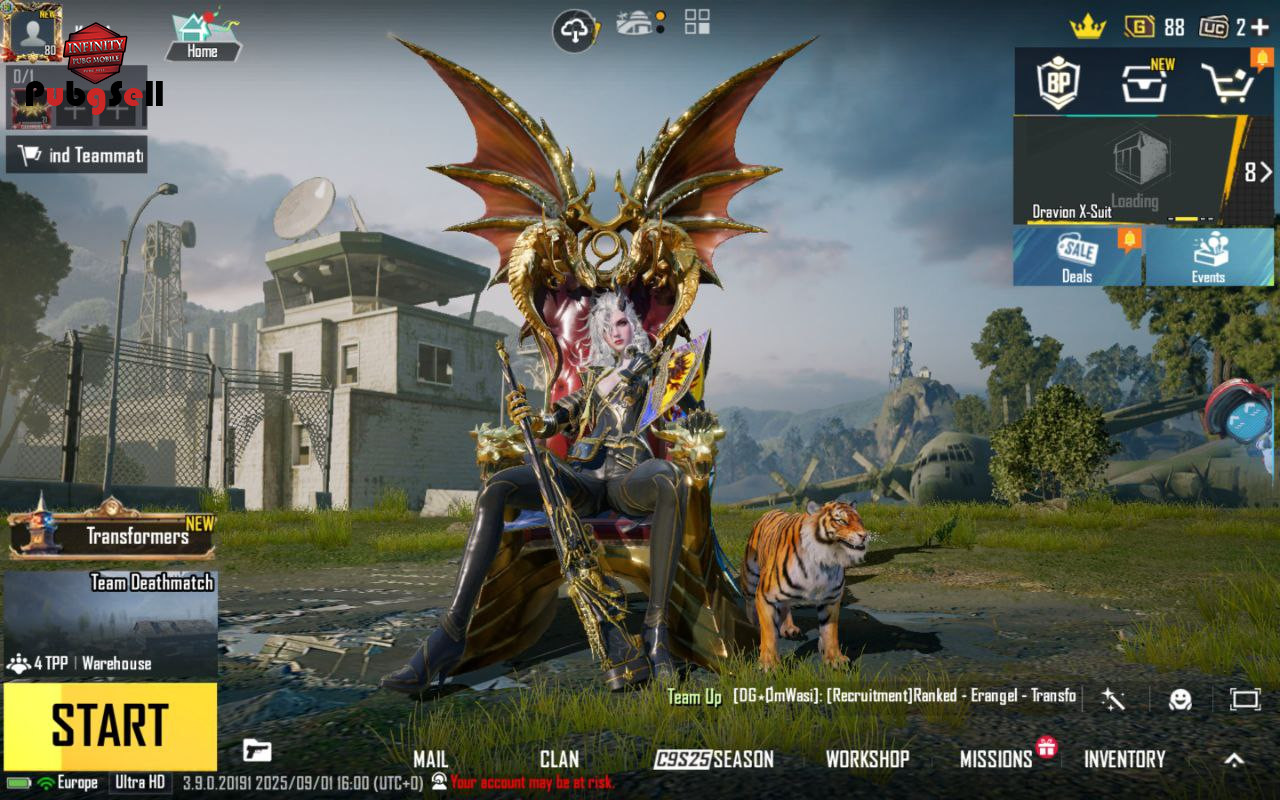
Task: Add UC with the plus button
Action: click(x=1259, y=27)
